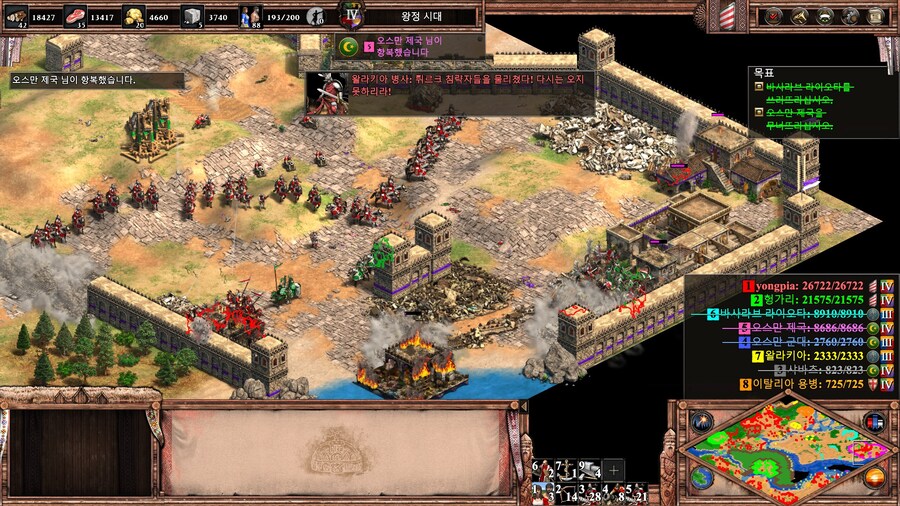Select control group 3 with 28 units

590,492
